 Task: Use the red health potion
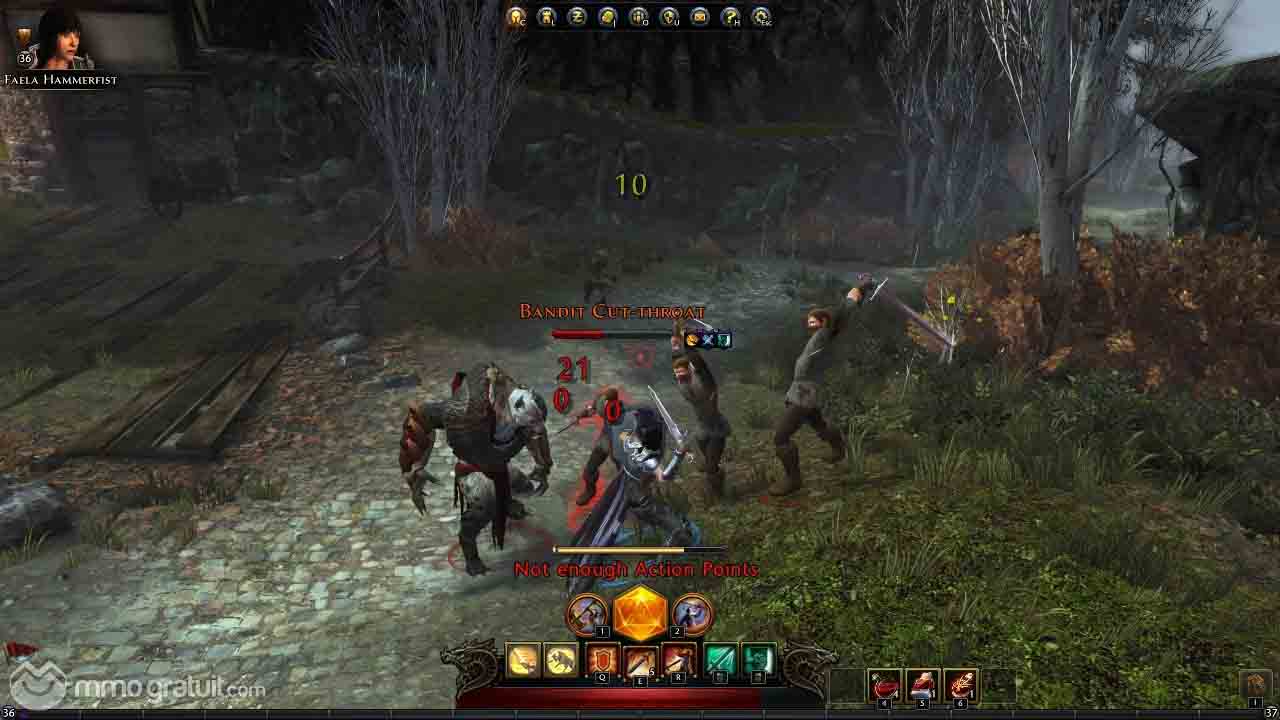(x=885, y=686)
